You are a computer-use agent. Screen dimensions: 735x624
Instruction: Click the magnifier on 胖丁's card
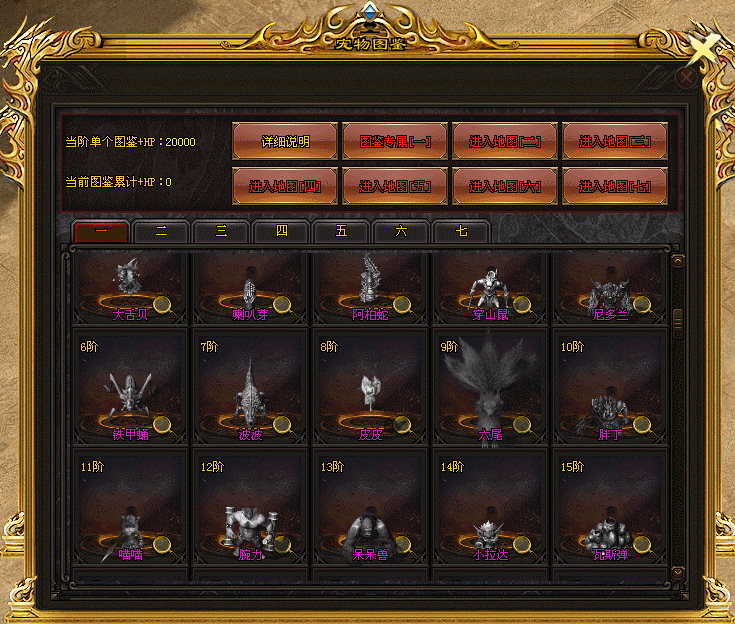click(641, 425)
